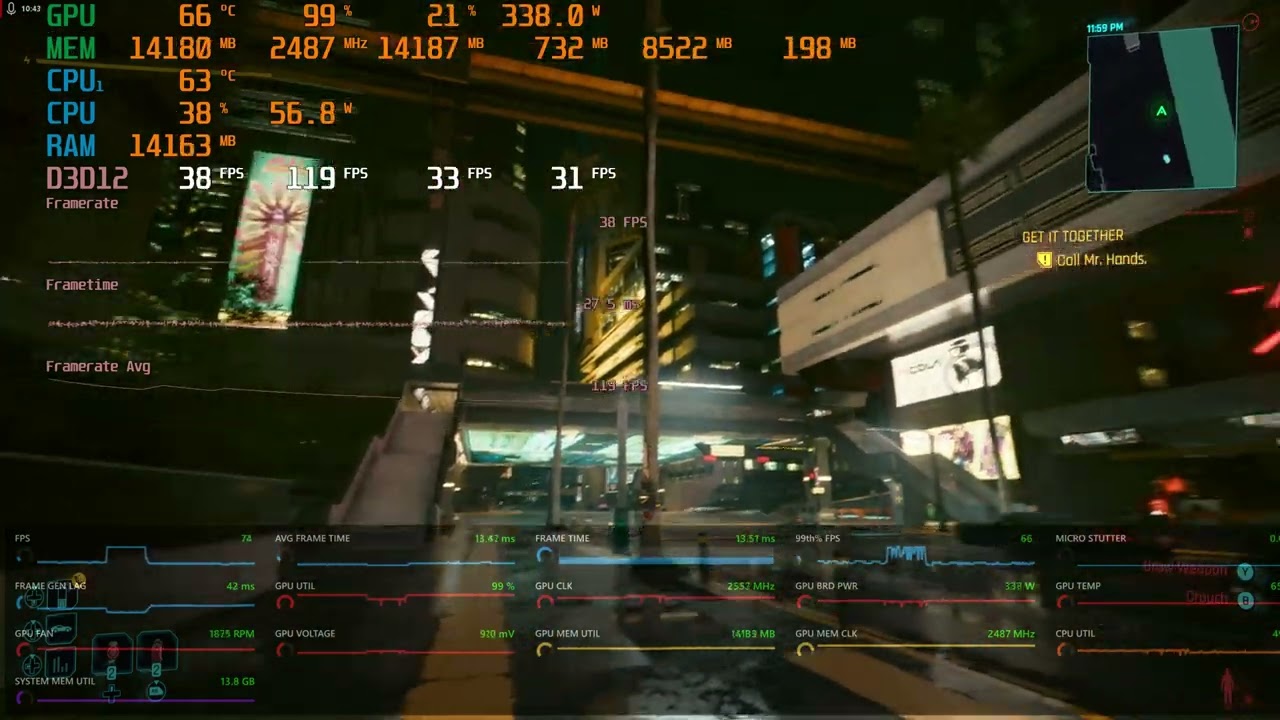This screenshot has width=1280, height=720.
Task: Click the green player arrow on the minimap
Action: pos(1161,111)
